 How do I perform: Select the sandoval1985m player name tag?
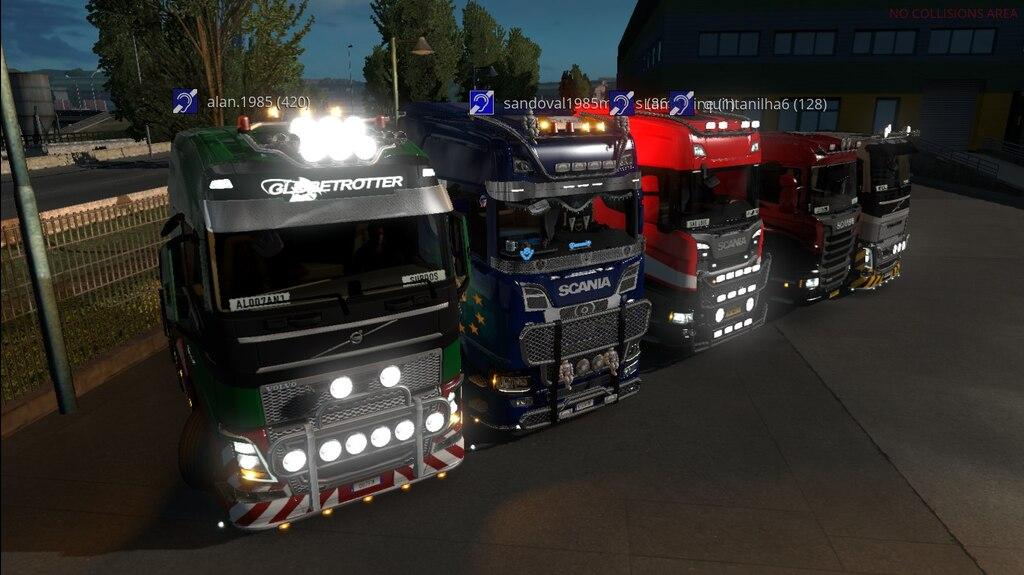[x=554, y=103]
